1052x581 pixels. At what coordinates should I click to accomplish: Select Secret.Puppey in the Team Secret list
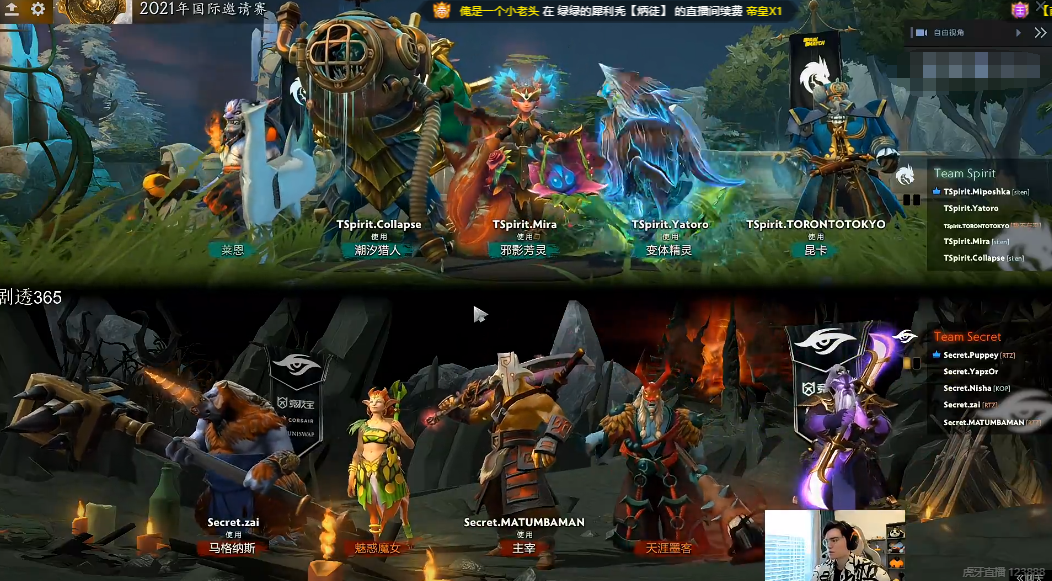pos(970,355)
